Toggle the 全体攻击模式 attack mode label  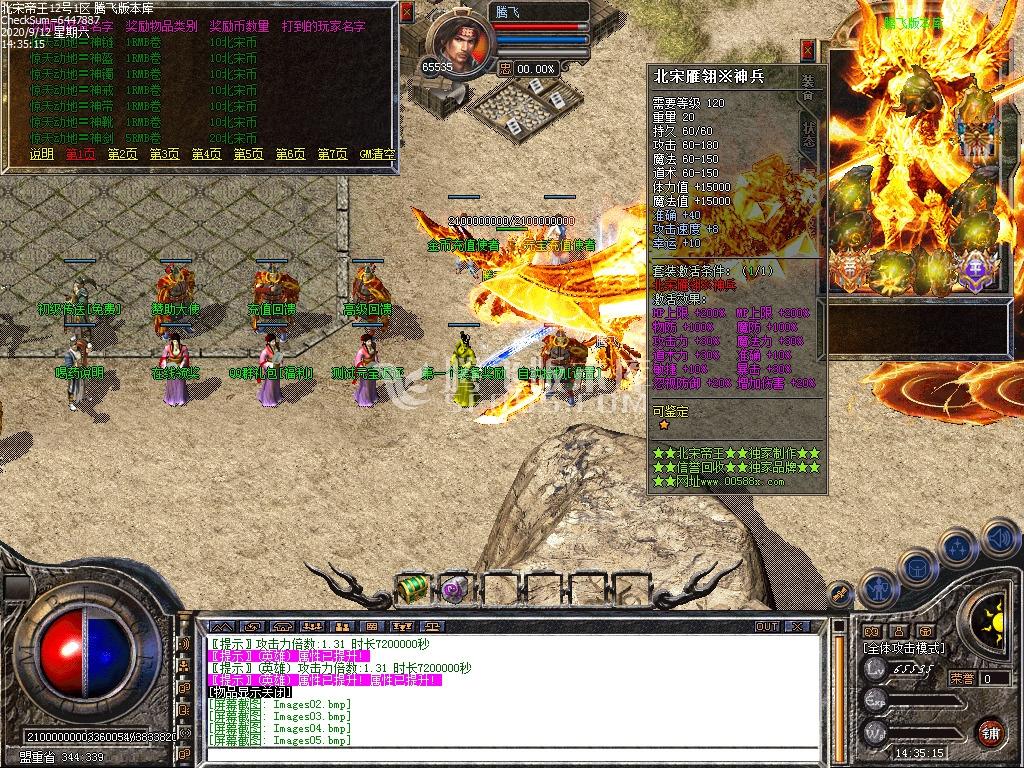coord(904,648)
